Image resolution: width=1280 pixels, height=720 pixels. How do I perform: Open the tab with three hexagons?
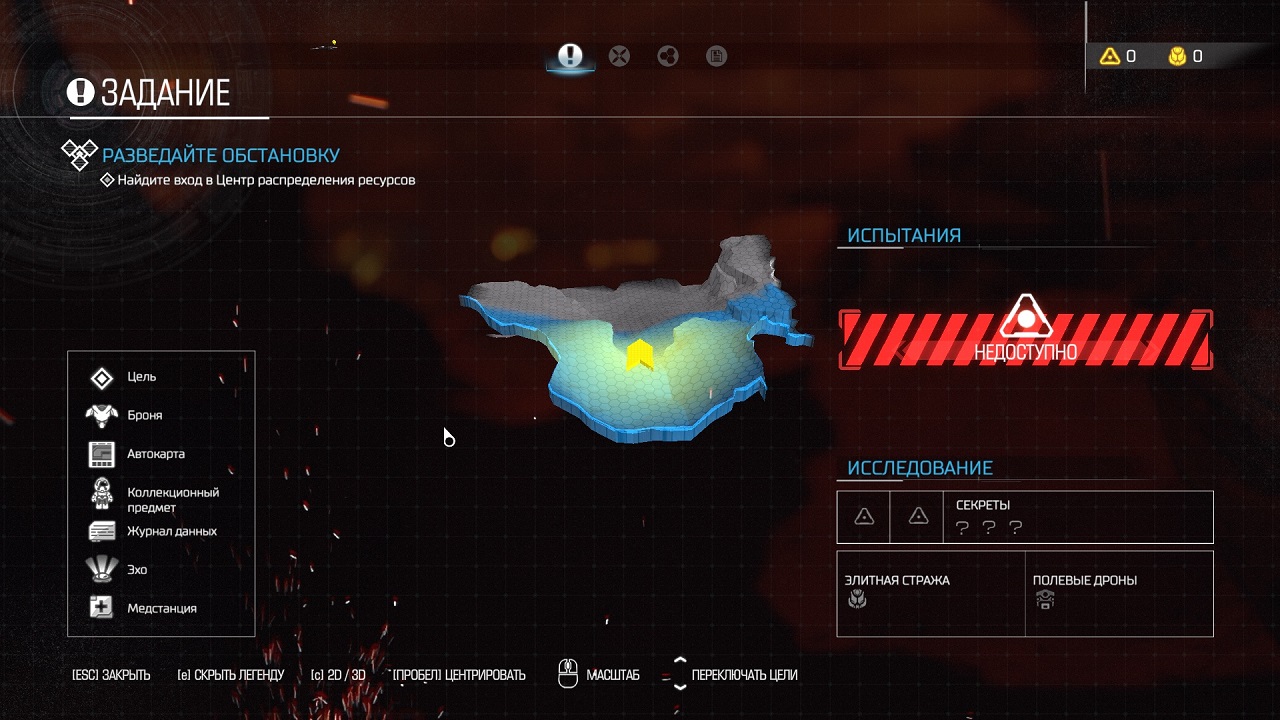(668, 56)
